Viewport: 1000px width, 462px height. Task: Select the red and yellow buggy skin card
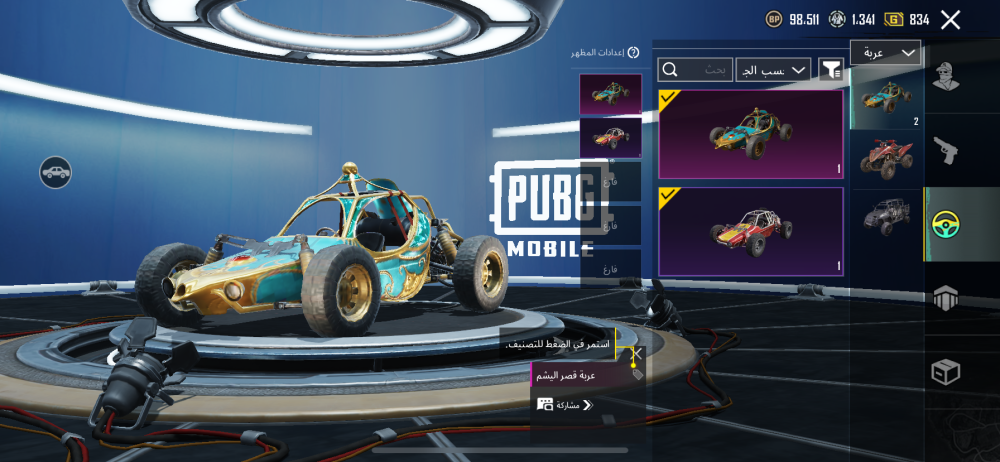coord(750,231)
